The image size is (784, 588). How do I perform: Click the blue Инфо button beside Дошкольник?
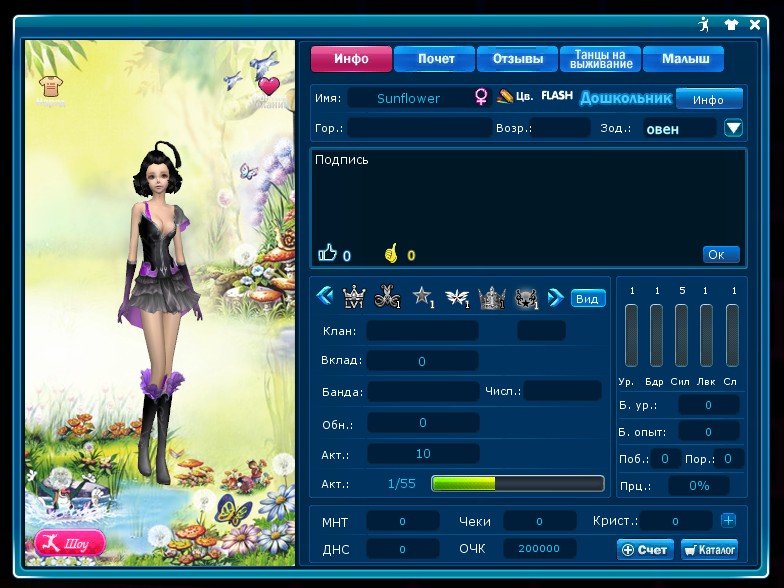708,99
